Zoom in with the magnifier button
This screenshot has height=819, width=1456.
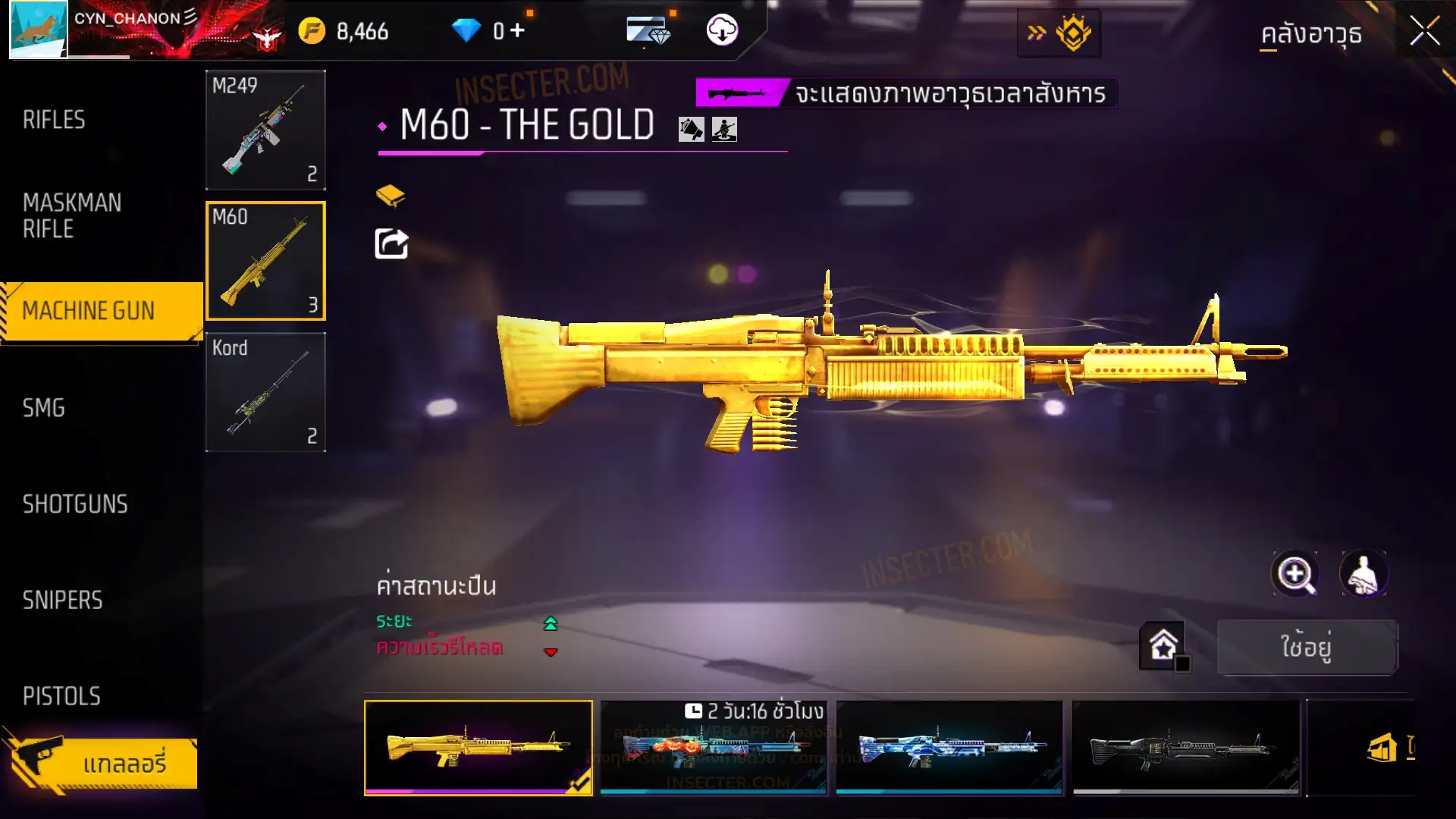[x=1295, y=574]
